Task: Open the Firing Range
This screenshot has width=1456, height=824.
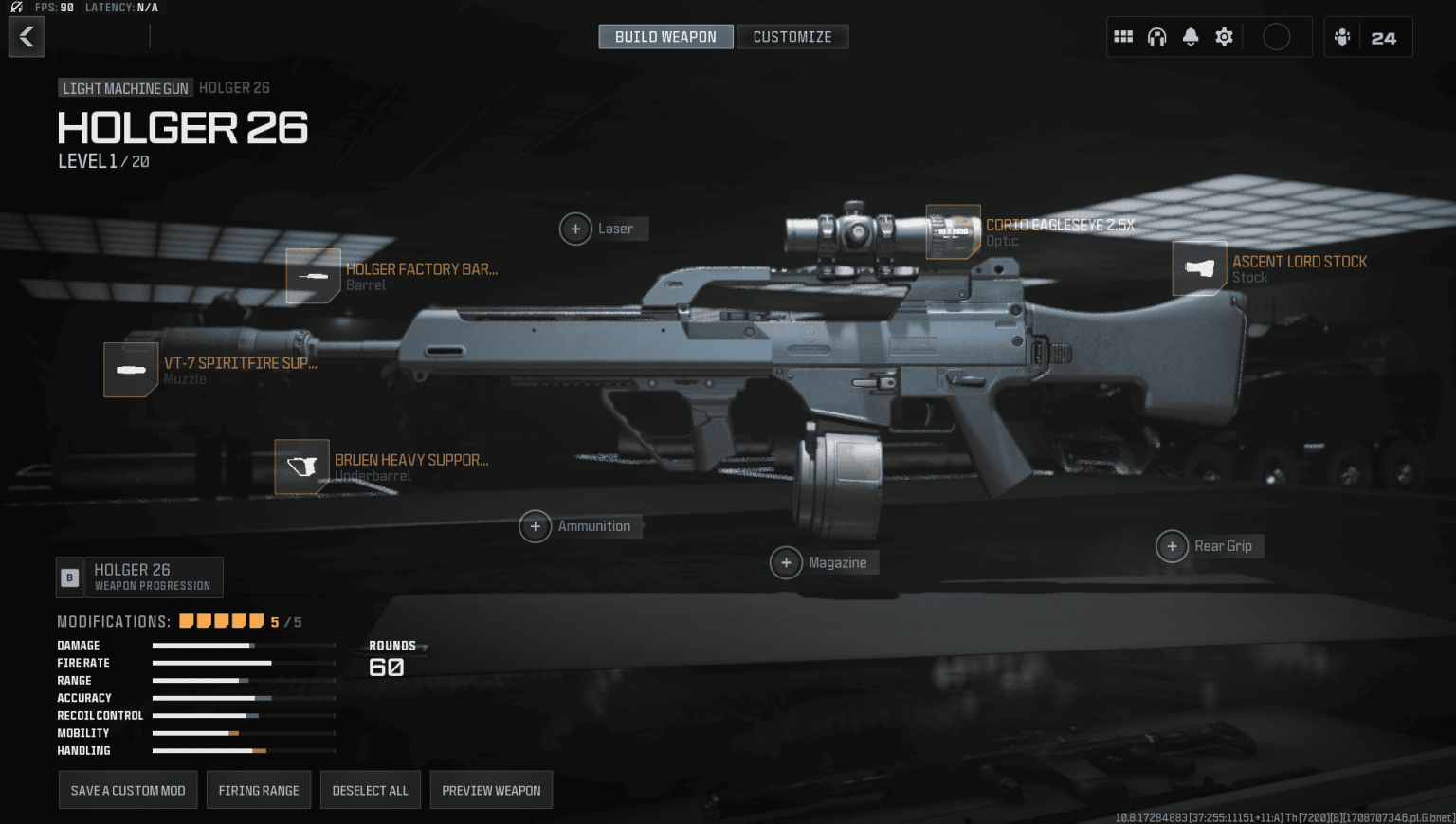Action: [x=258, y=789]
